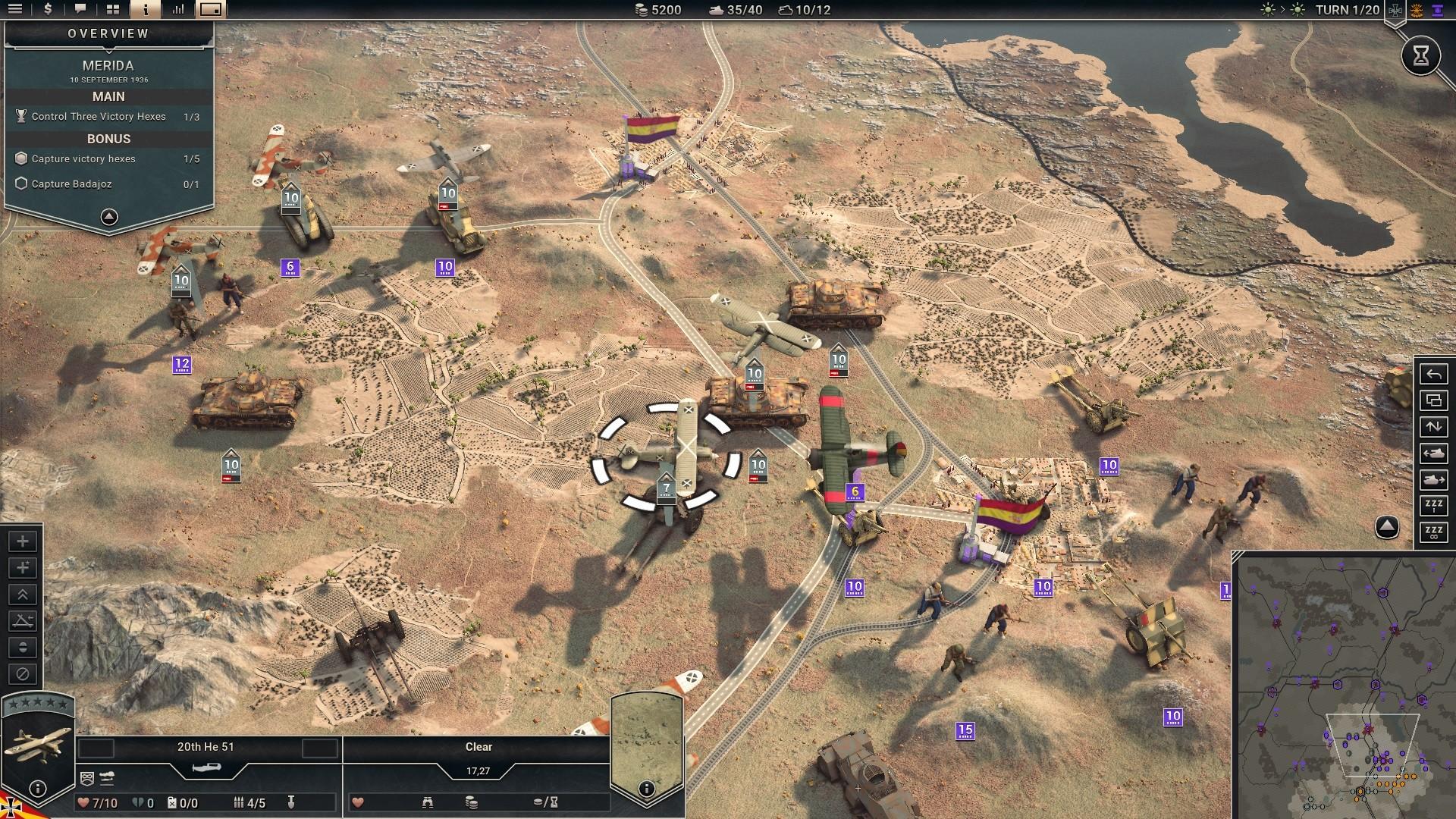
Task: Collapse the Overview objectives panel
Action: [x=108, y=217]
